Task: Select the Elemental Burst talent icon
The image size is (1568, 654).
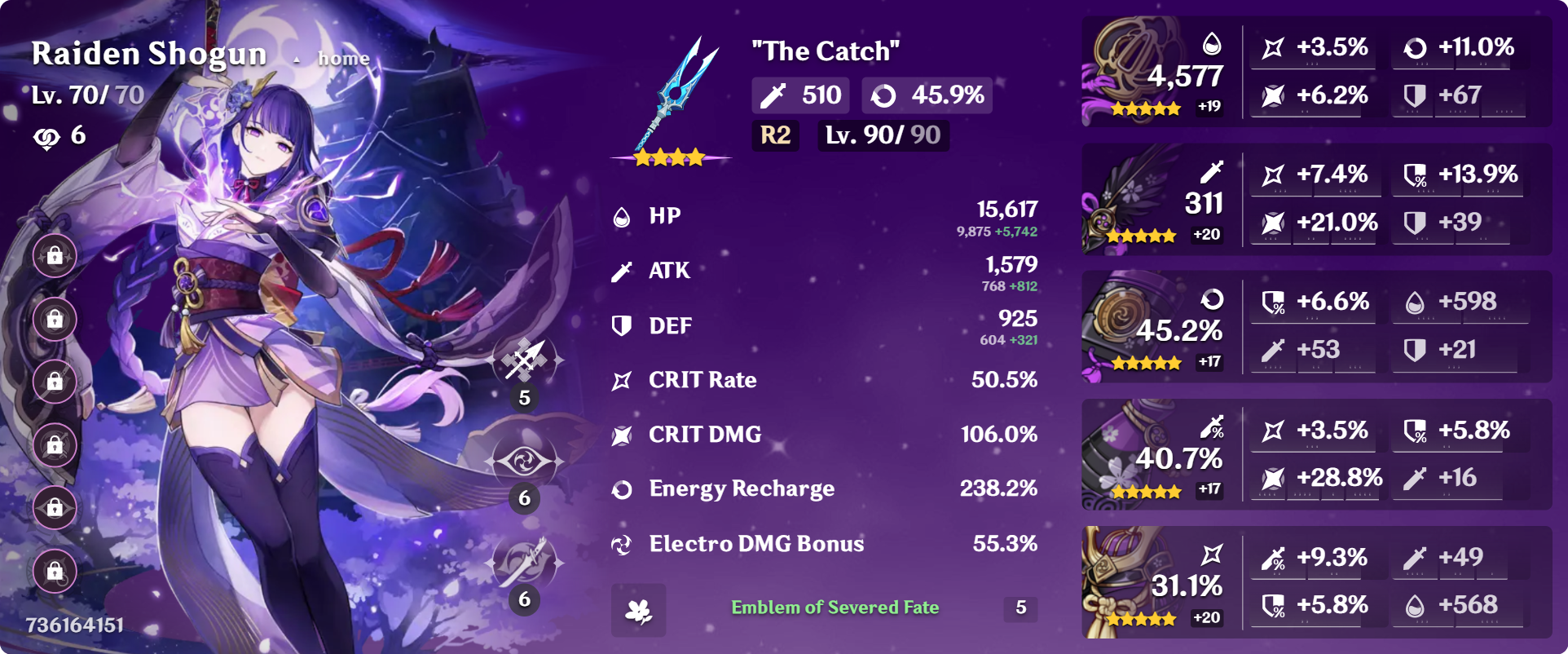Action: pyautogui.click(x=526, y=563)
